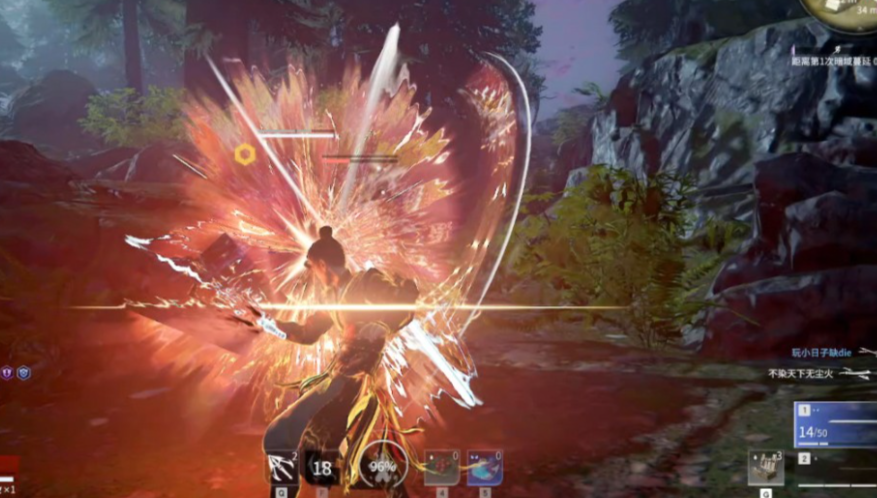The image size is (877, 498).
Task: Switch to weapon slot 1 with 14/50
Action: tap(836, 426)
